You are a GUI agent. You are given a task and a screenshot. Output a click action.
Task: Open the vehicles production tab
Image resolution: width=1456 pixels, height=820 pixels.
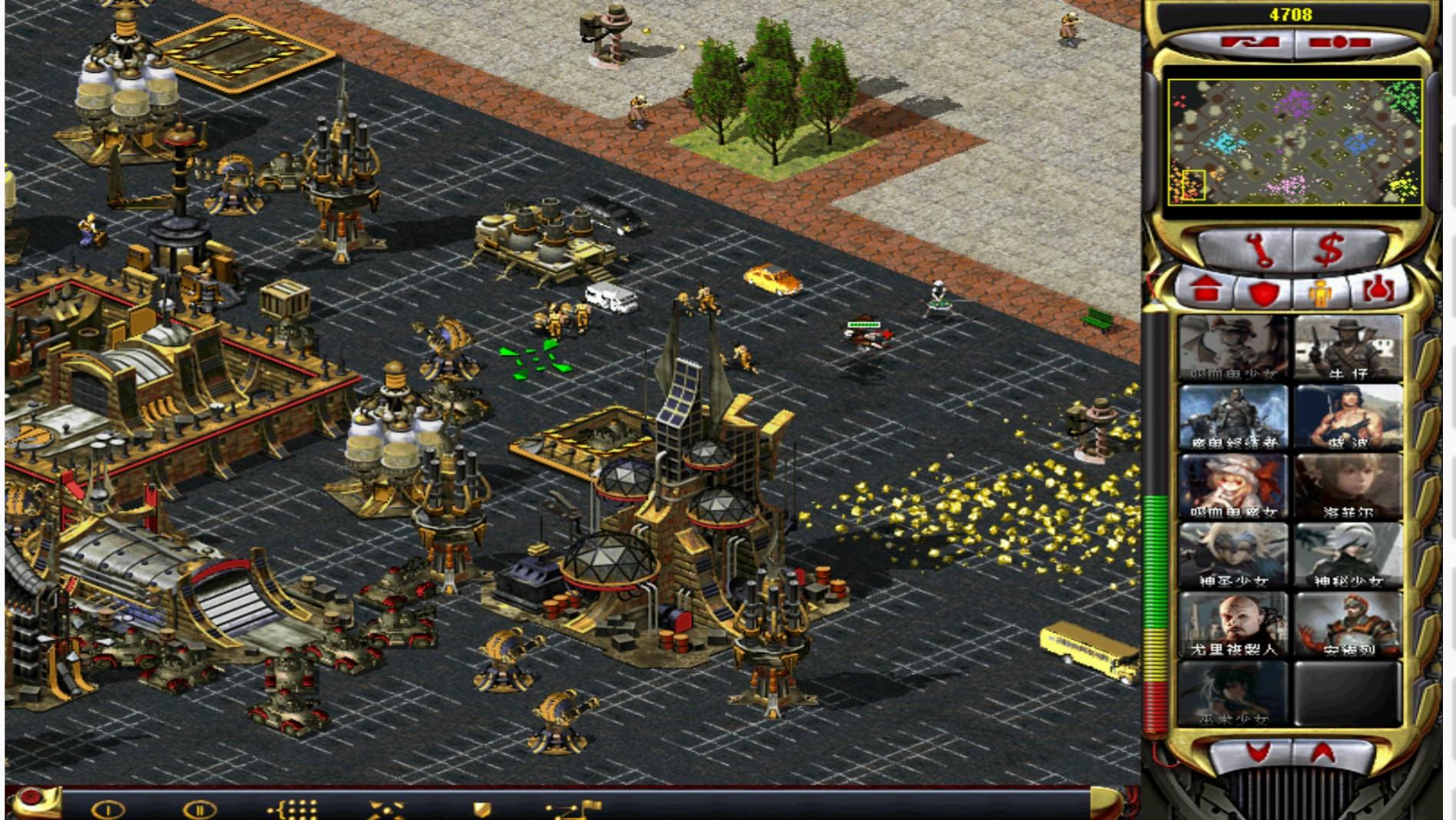pos(1379,291)
